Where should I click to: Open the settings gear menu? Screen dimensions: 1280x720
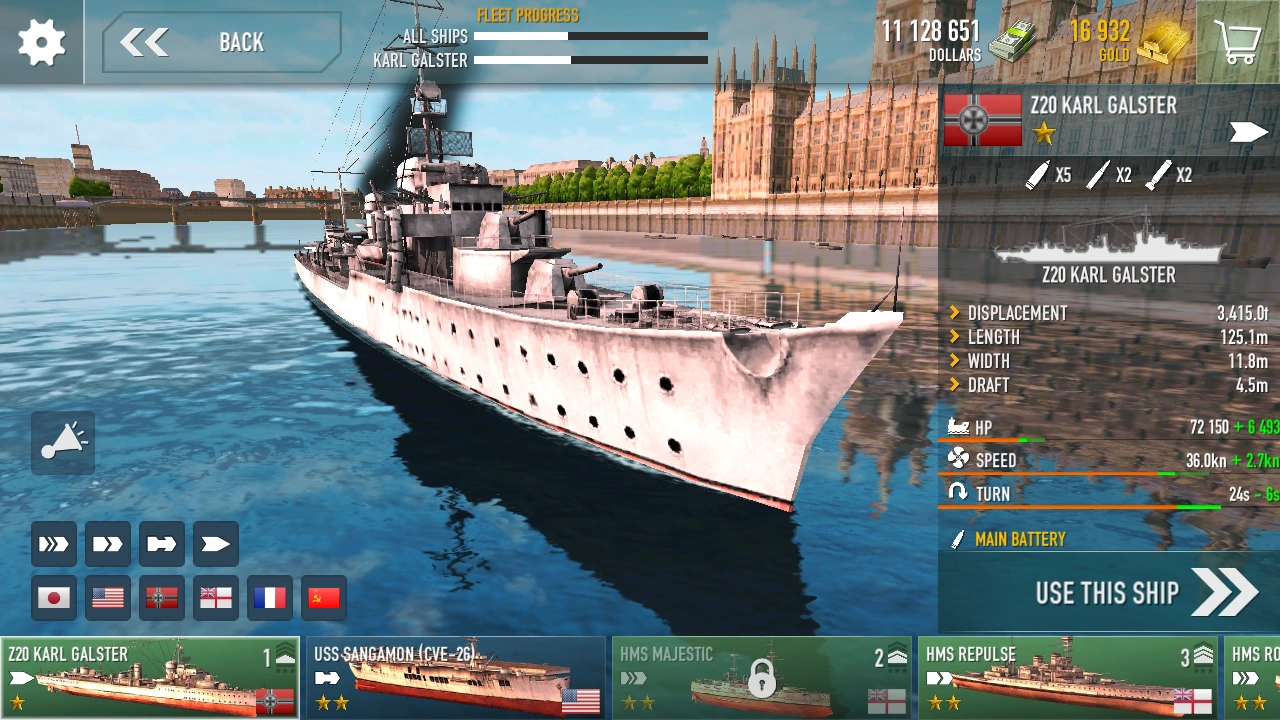tap(40, 42)
